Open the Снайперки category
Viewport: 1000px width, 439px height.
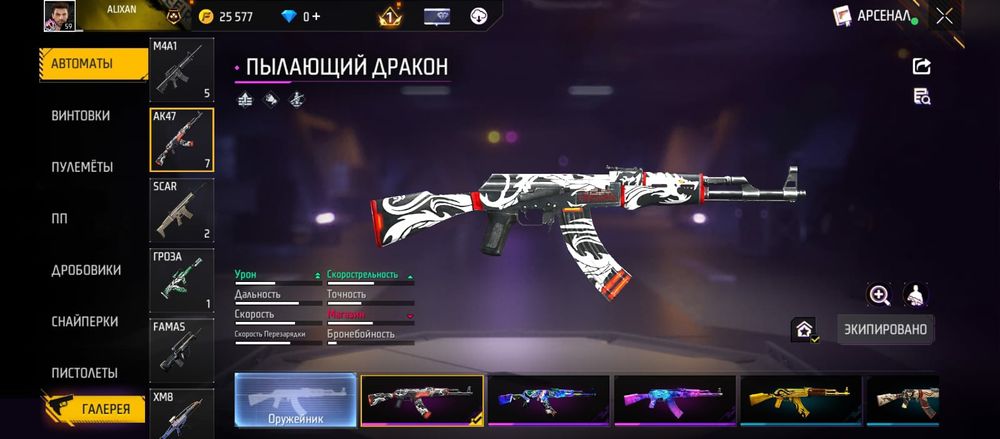(x=84, y=322)
